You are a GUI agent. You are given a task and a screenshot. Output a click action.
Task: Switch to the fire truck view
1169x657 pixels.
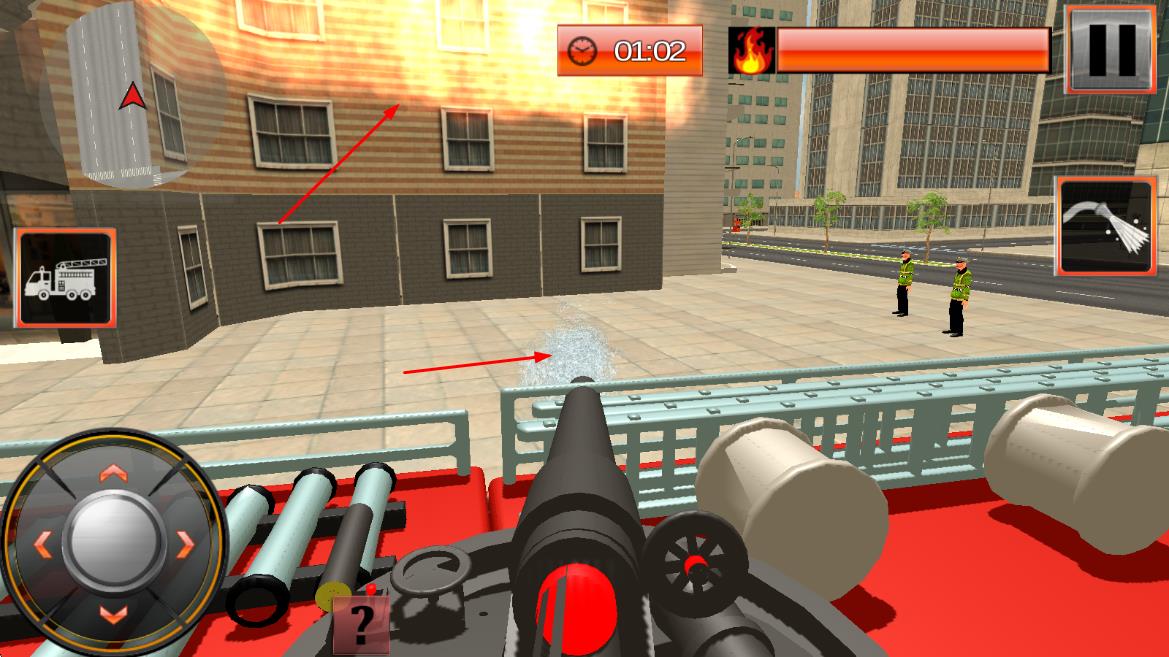tap(65, 279)
